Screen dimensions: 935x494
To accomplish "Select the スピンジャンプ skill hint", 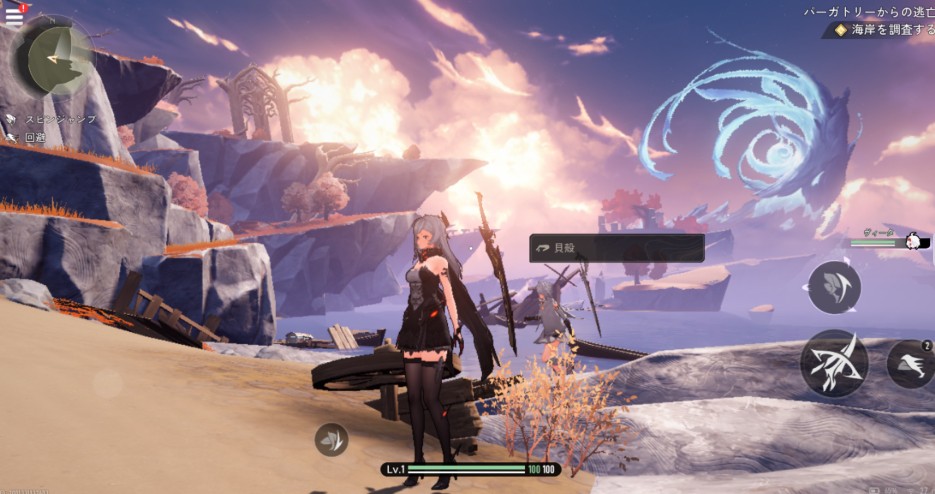I will (53, 119).
